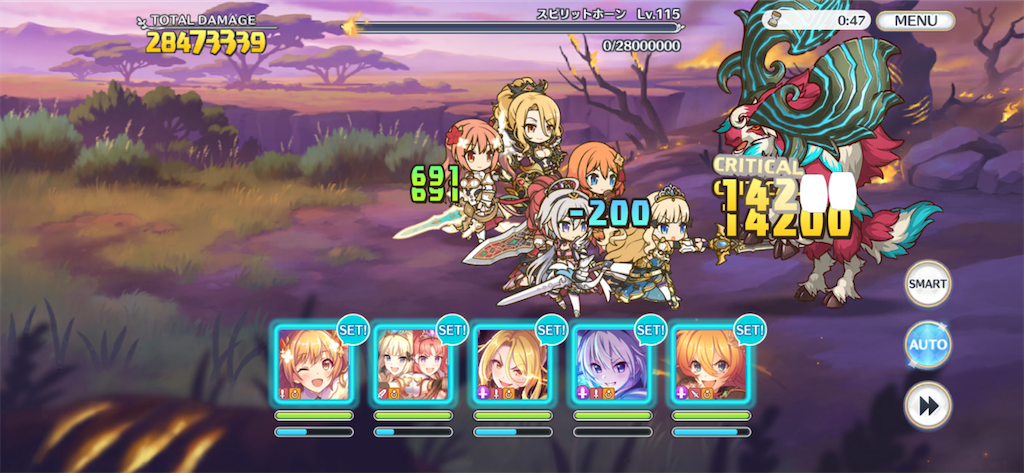The image size is (1024, 473).
Task: Tap the orange-haired, grey-eyed character's card
Action: (710, 364)
